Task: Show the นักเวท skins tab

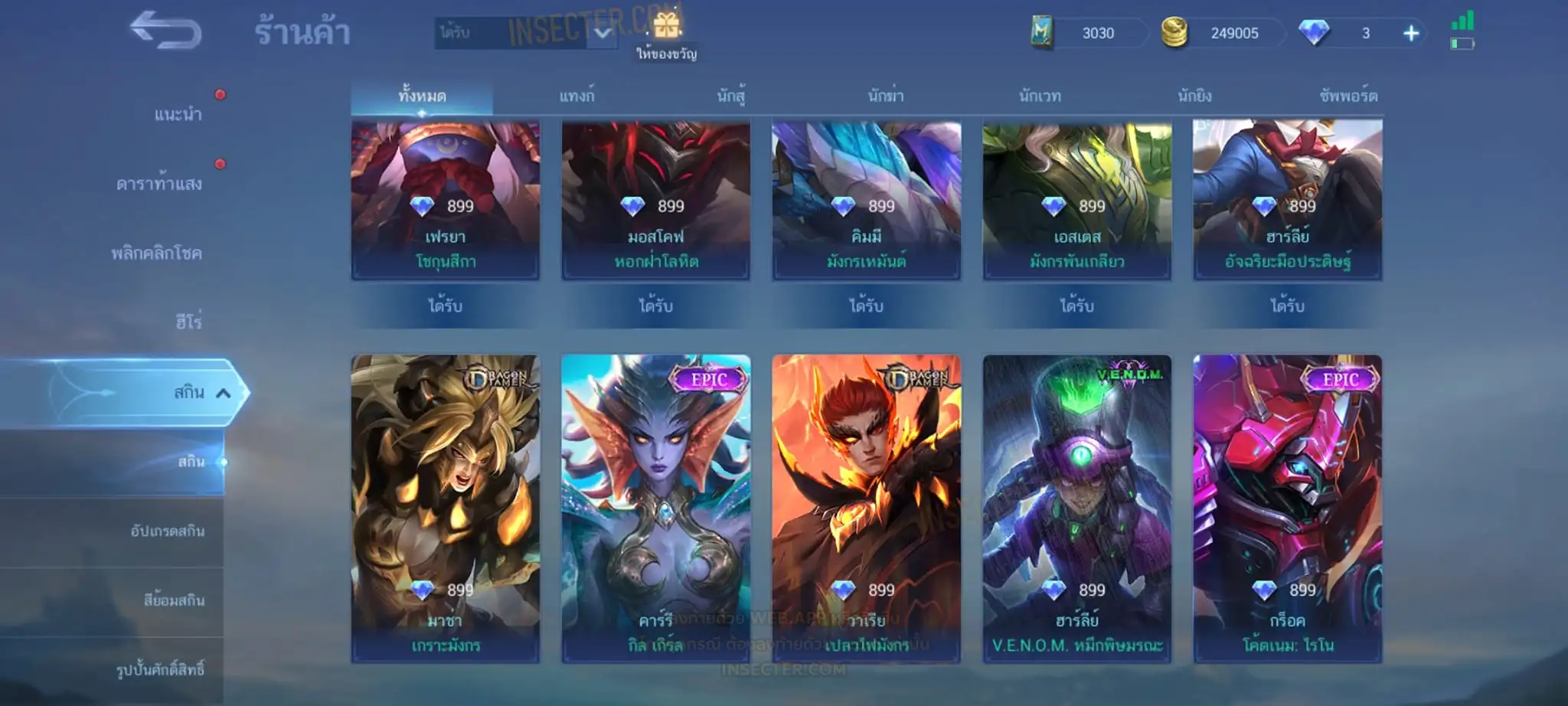Action: [x=1040, y=96]
